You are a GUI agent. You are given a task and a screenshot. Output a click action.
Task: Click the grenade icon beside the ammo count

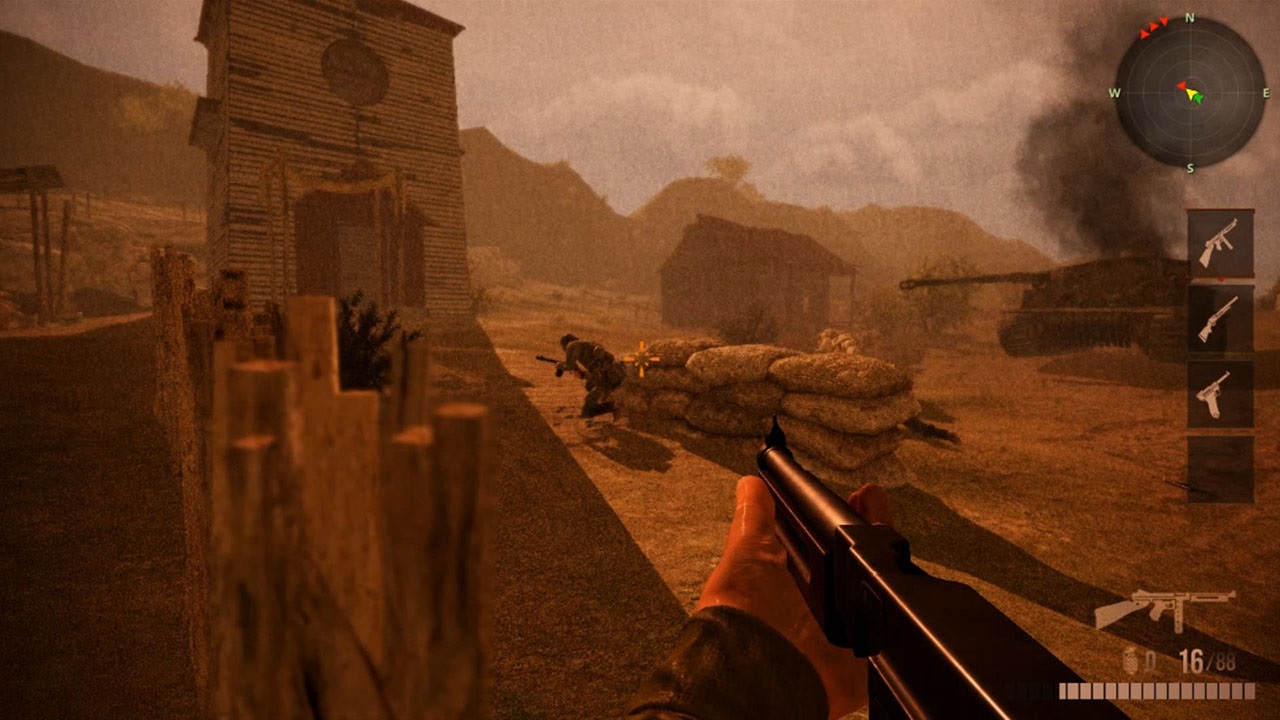[1130, 660]
